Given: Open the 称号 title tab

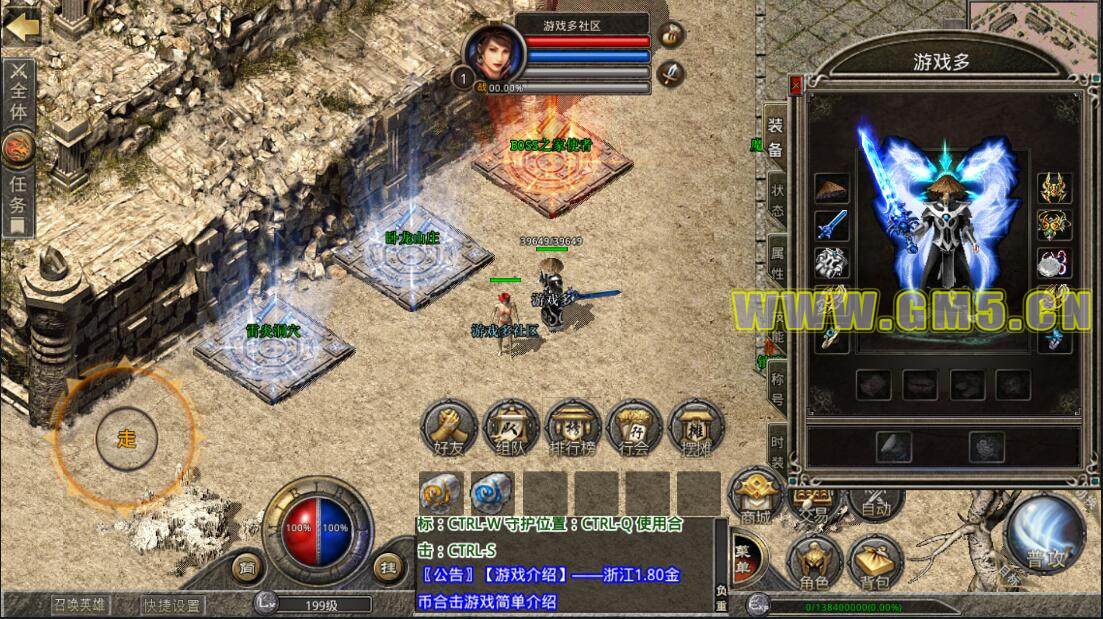Looking at the screenshot, I should [777, 390].
